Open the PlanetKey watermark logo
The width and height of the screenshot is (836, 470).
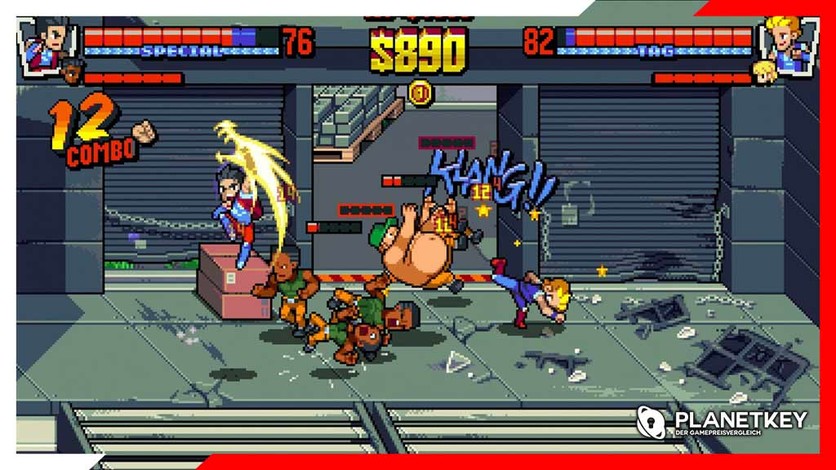(x=722, y=422)
